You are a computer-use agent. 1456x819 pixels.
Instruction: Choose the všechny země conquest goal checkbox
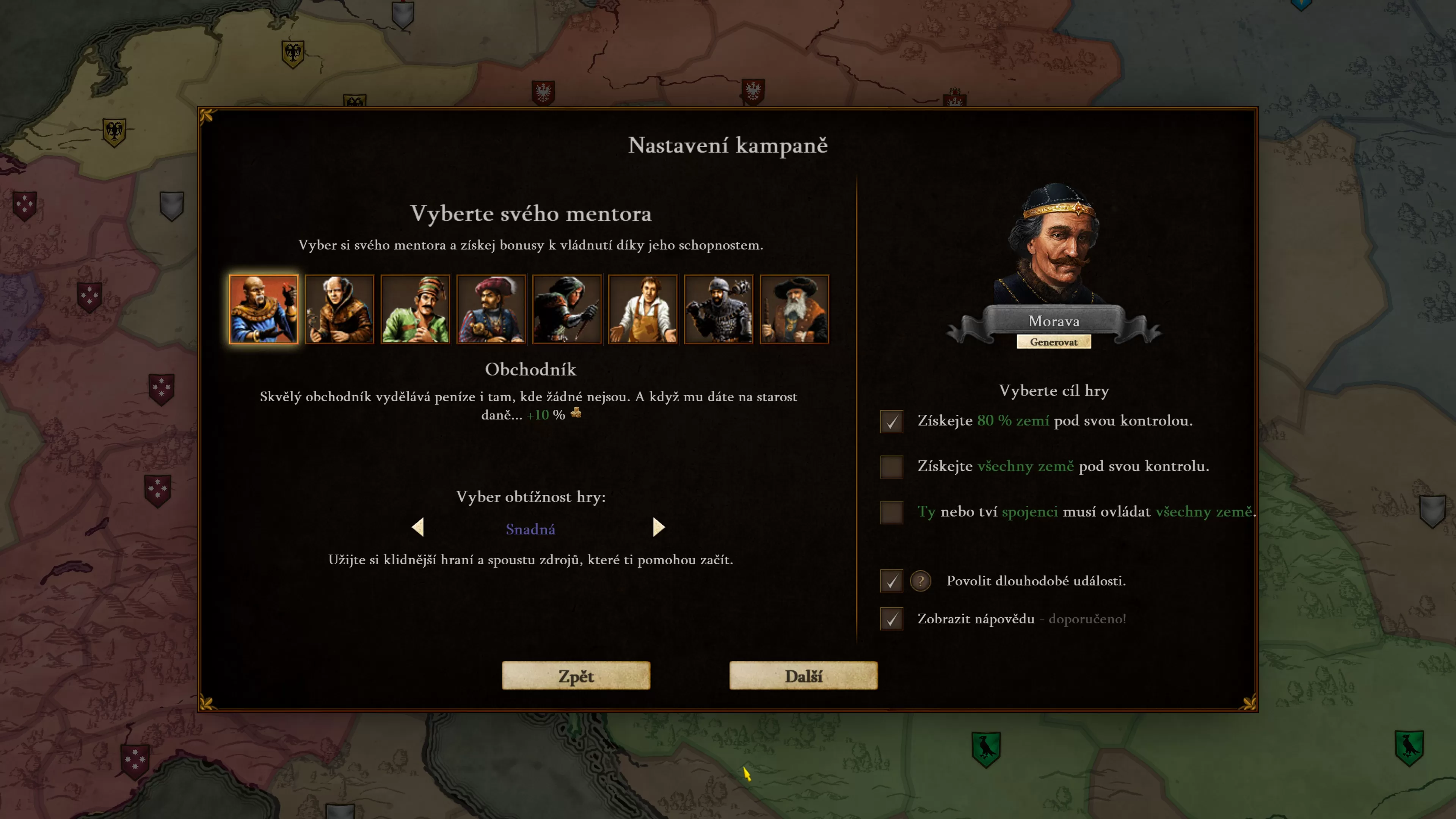click(x=891, y=467)
